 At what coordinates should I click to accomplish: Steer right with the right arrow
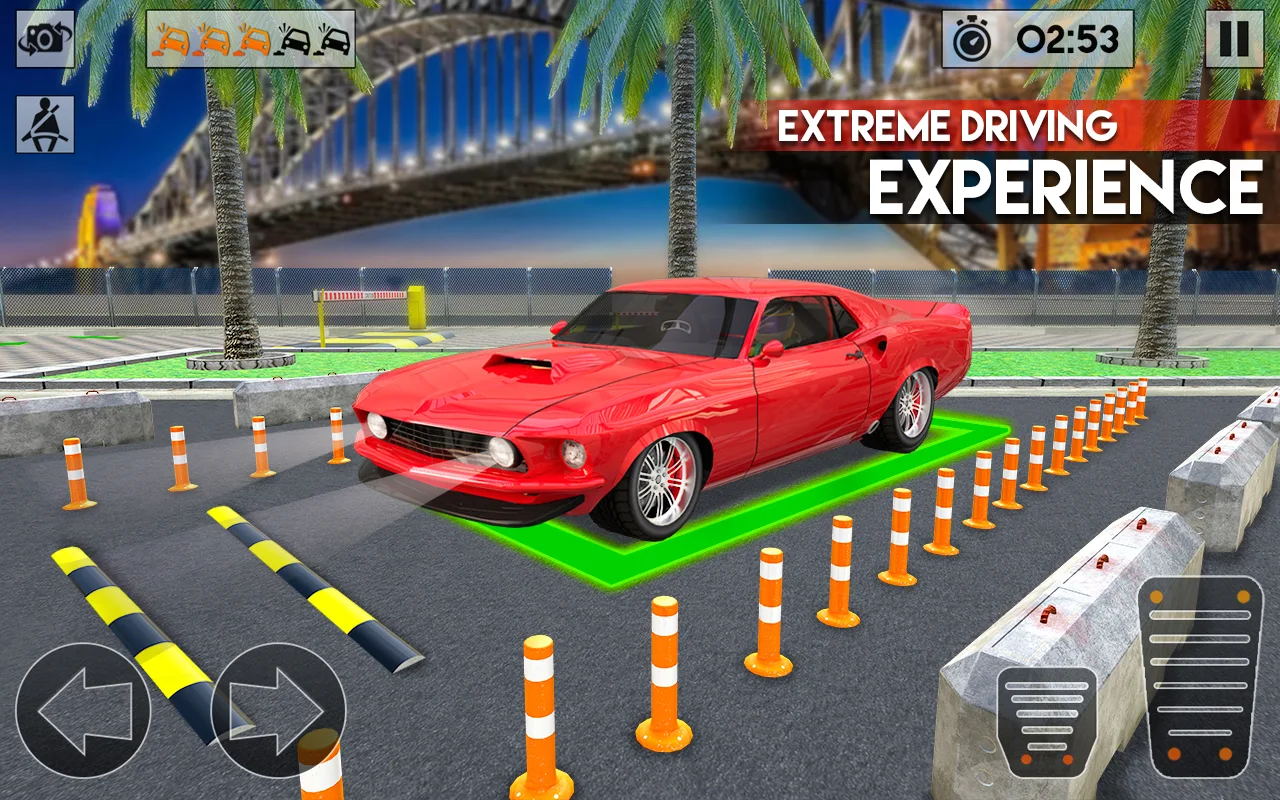[279, 710]
